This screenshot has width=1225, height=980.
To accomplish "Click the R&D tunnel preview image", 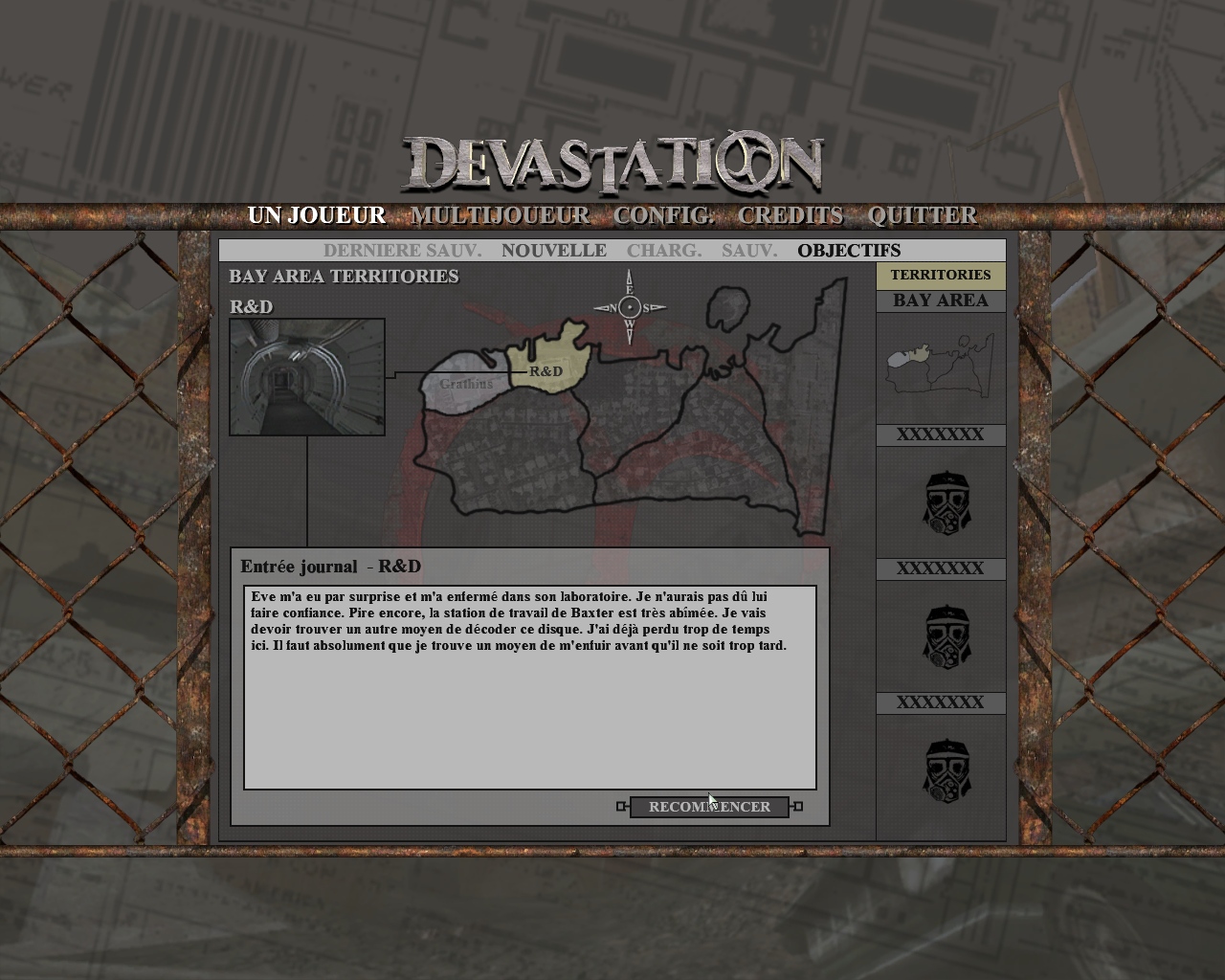I will (307, 377).
